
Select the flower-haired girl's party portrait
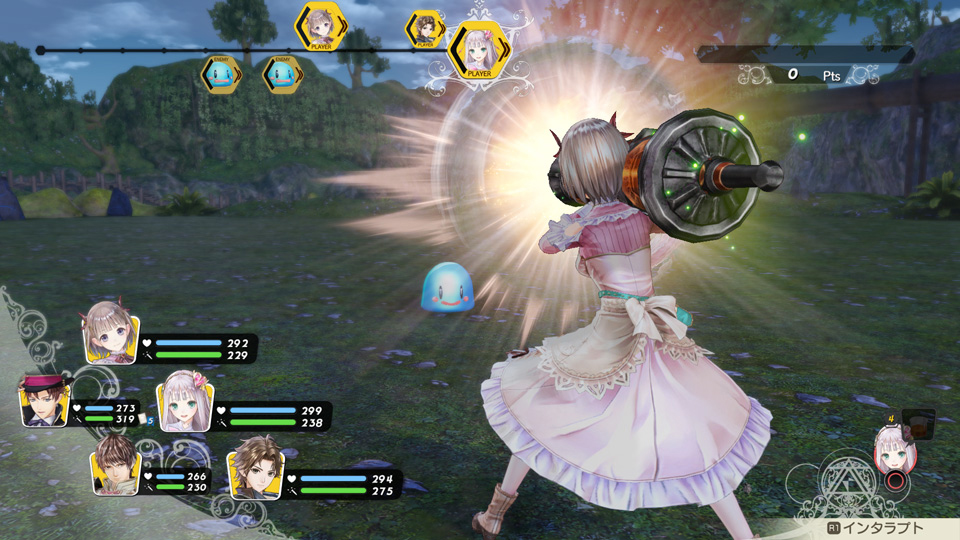183,402
